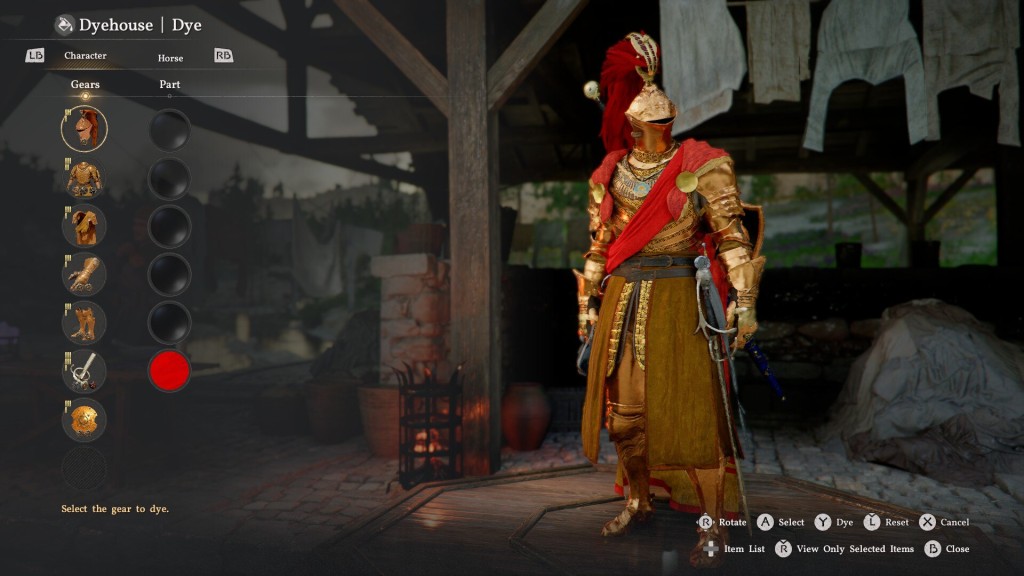
Task: Pick the golden boots gear slot
Action: pos(84,322)
